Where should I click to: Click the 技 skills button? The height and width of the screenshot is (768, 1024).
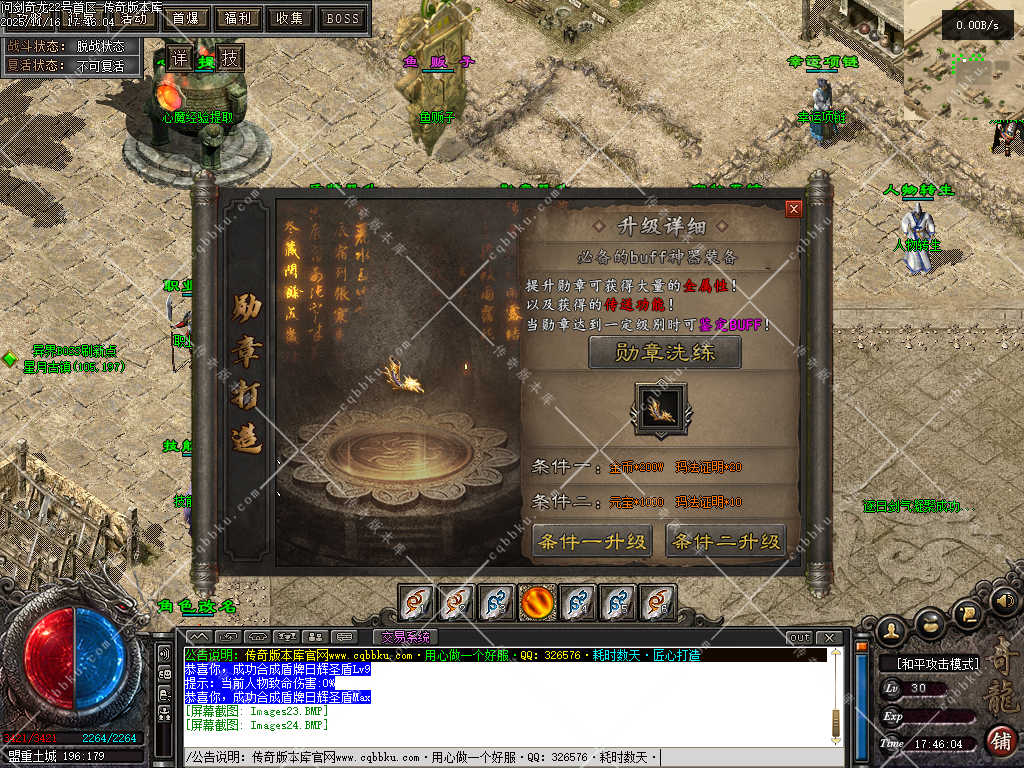230,58
